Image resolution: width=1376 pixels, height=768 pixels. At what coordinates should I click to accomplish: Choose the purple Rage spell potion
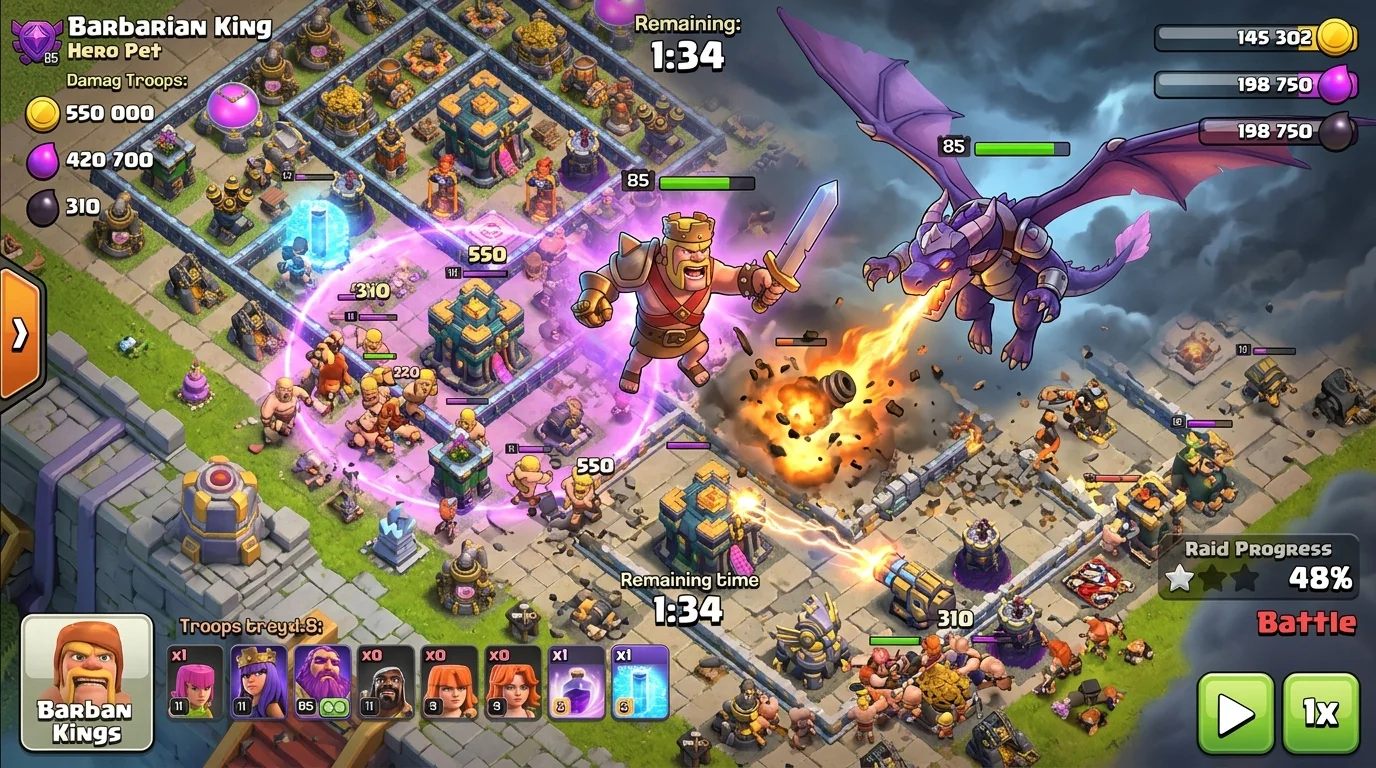coord(577,683)
